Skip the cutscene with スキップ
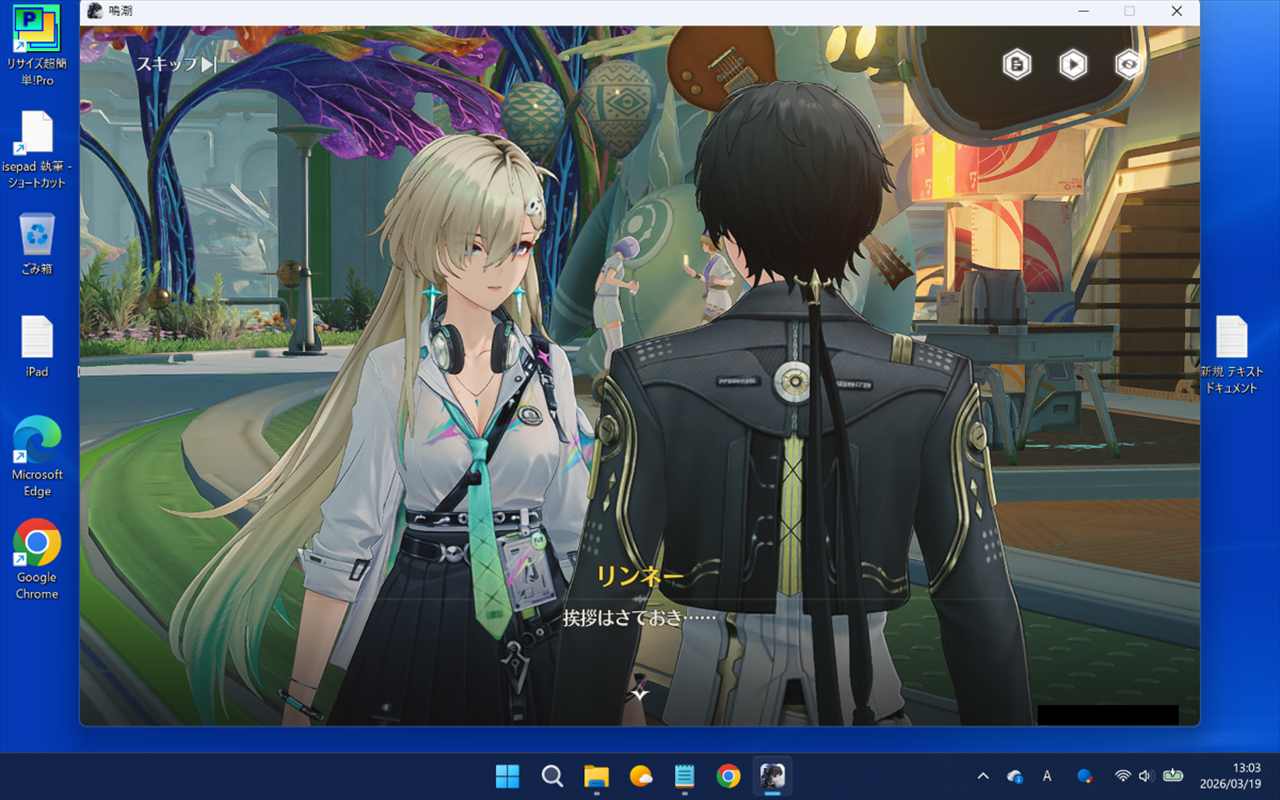This screenshot has width=1280, height=800. pos(176,64)
